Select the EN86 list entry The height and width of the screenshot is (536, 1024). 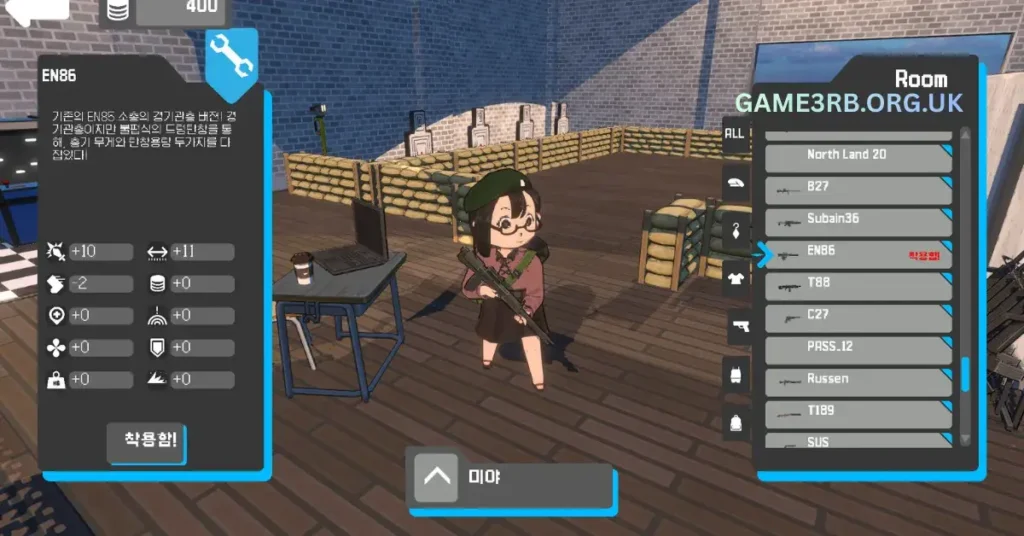(858, 251)
